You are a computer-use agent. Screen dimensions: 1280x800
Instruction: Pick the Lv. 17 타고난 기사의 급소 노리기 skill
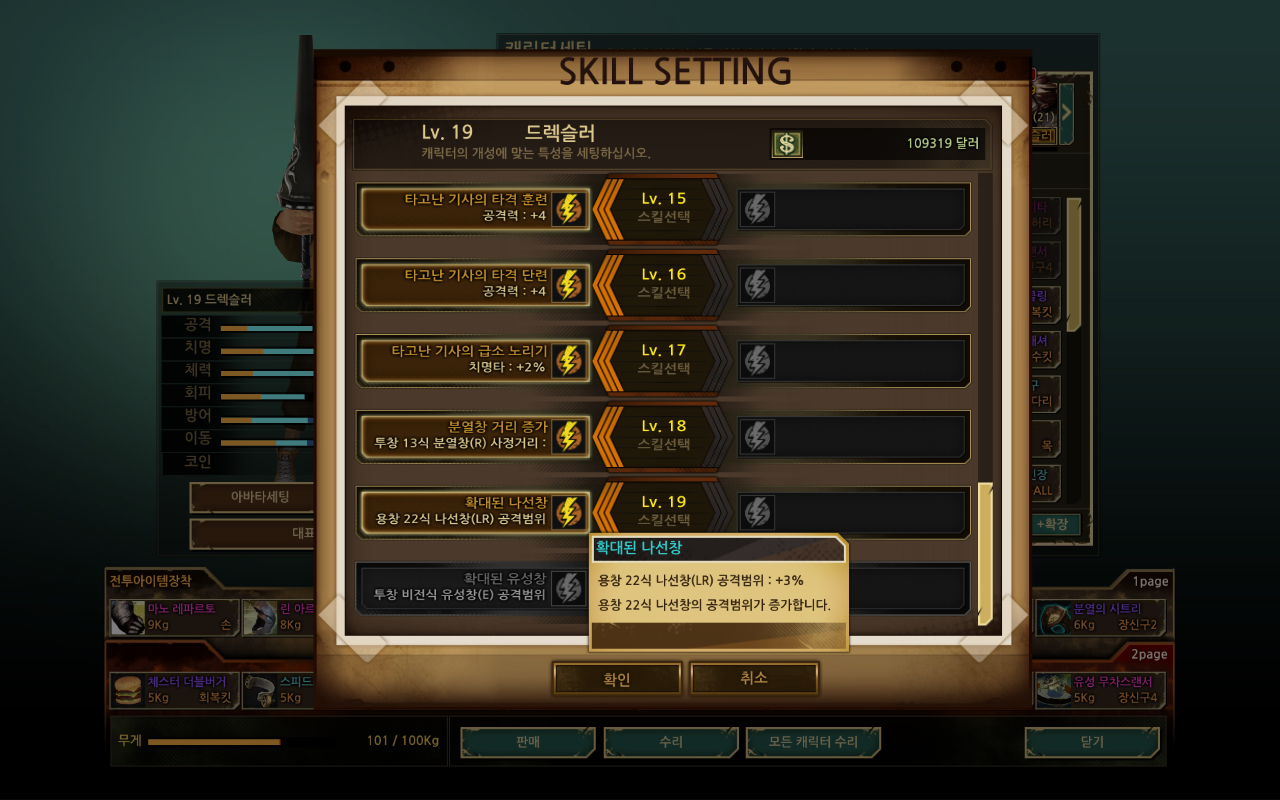click(x=474, y=360)
